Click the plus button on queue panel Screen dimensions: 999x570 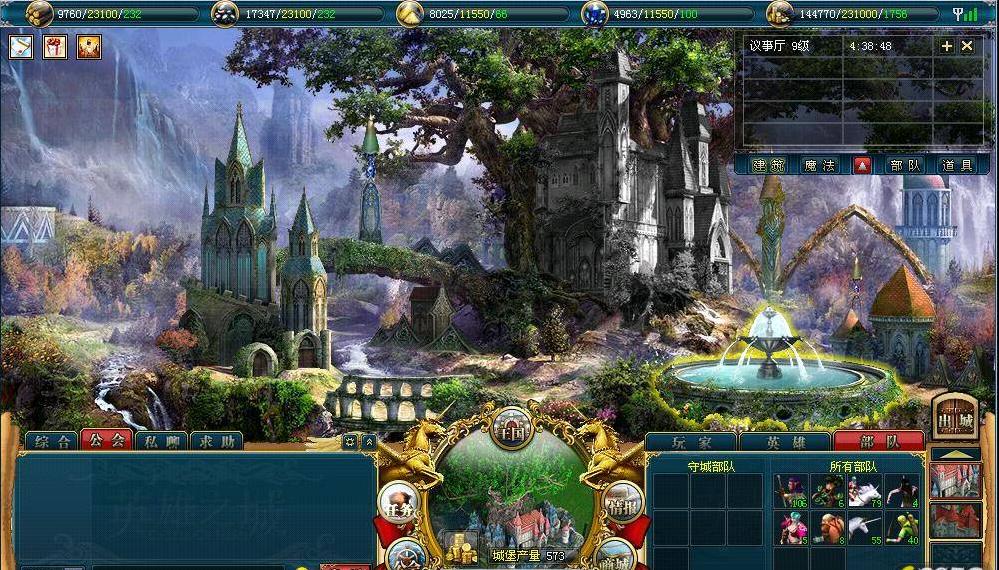pos(947,46)
